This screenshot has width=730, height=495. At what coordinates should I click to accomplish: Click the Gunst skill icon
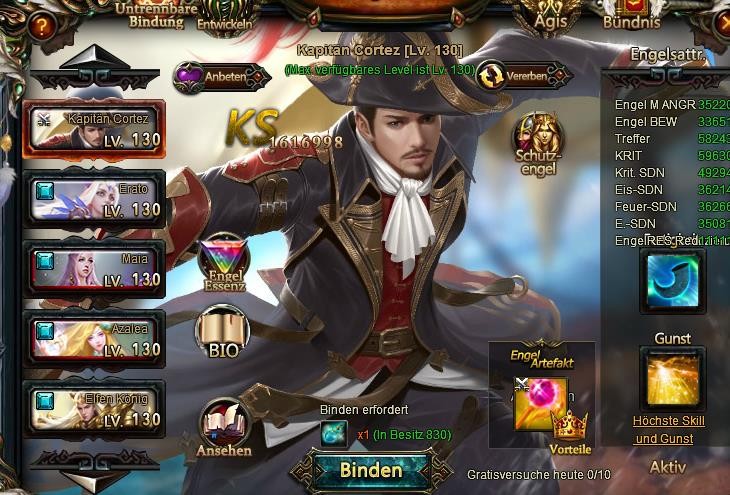(x=672, y=378)
